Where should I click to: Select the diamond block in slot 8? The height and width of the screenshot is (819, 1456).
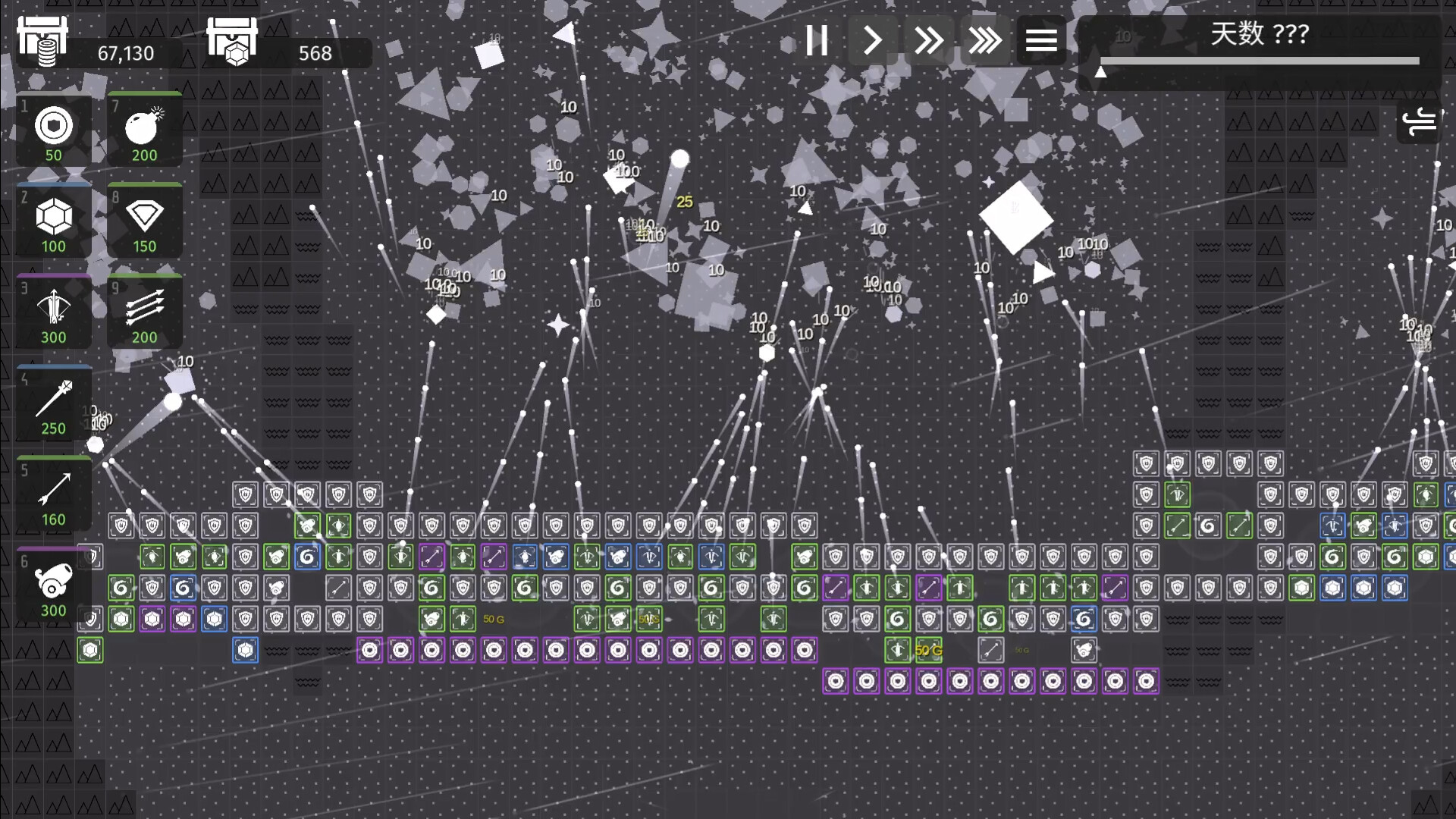pyautogui.click(x=143, y=221)
